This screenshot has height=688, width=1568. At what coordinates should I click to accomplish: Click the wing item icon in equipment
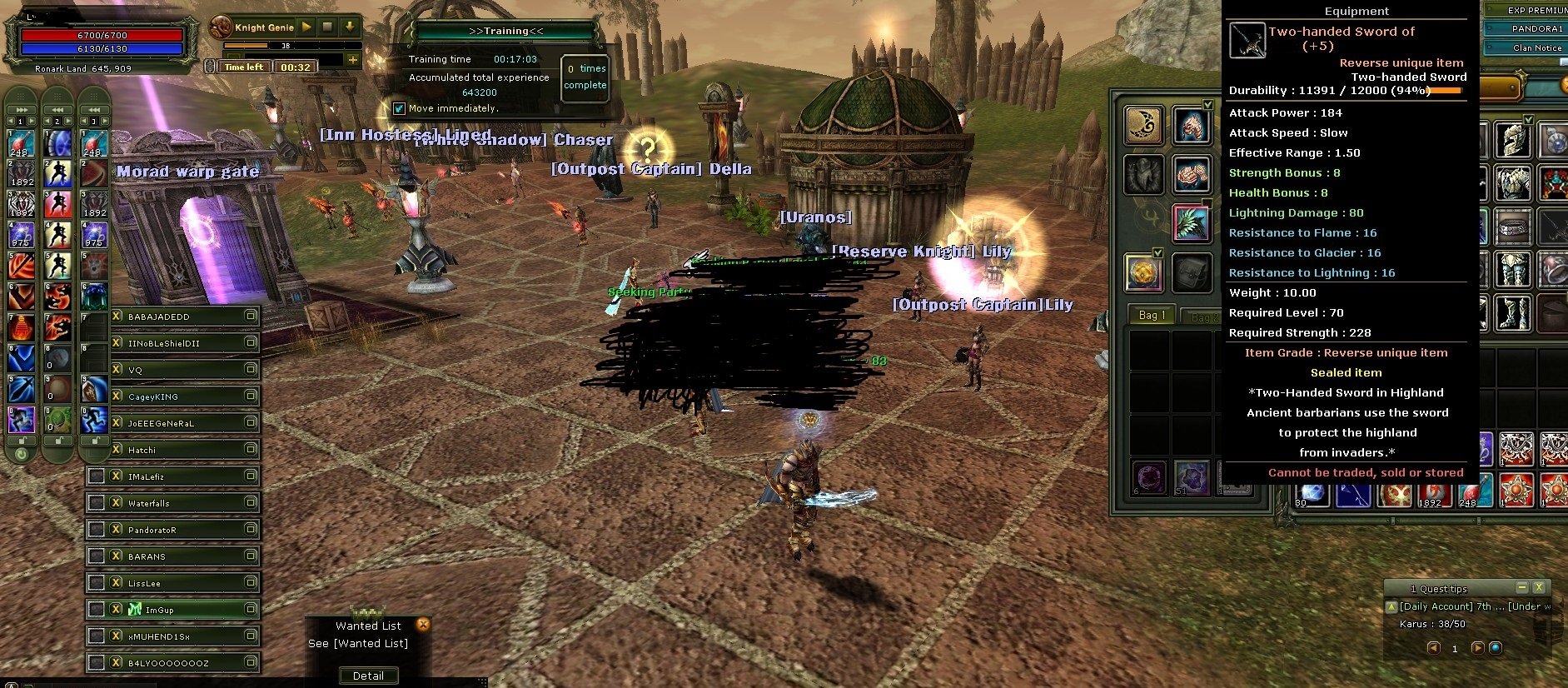click(1194, 224)
